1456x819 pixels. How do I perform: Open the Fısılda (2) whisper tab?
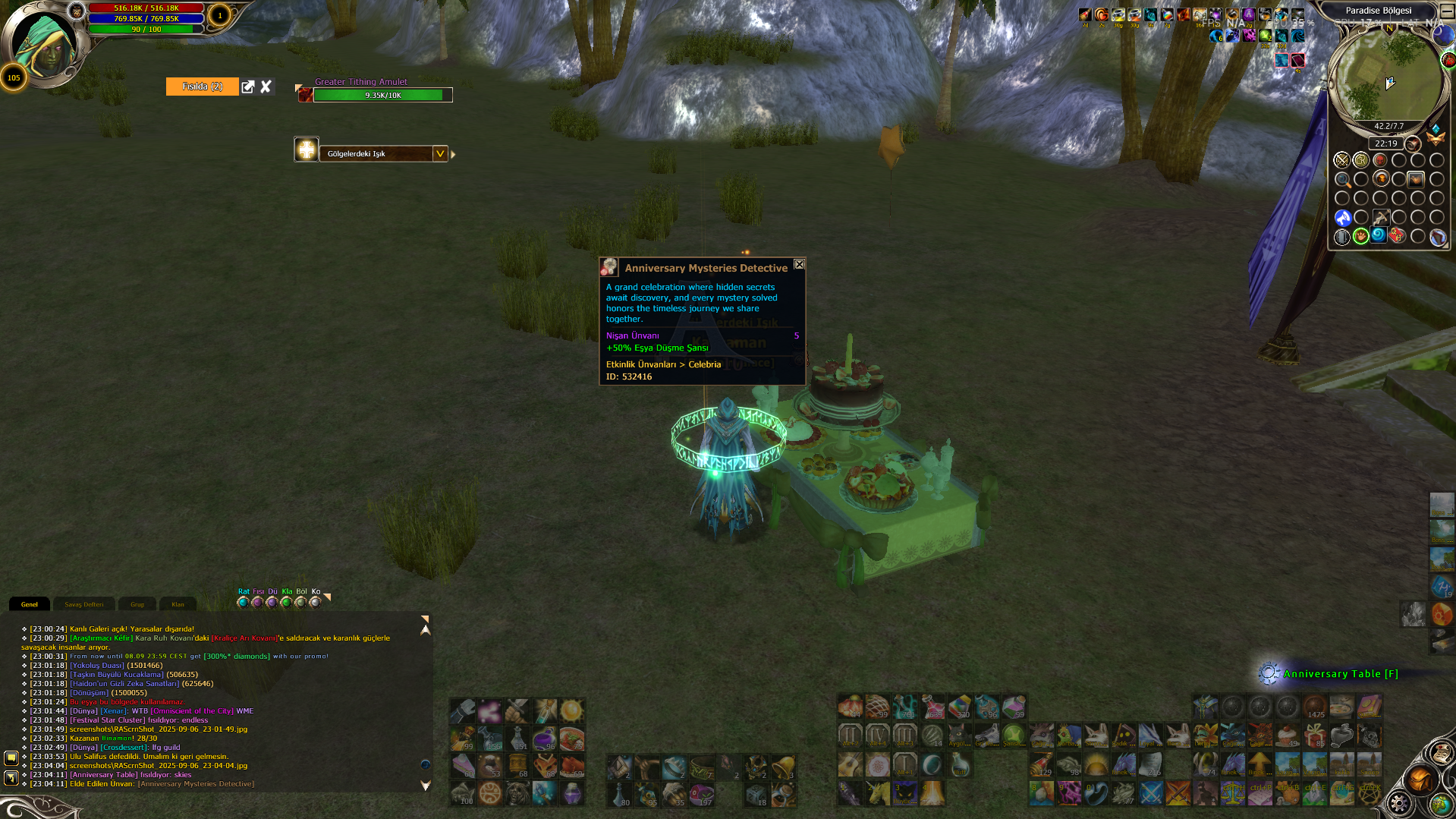202,87
